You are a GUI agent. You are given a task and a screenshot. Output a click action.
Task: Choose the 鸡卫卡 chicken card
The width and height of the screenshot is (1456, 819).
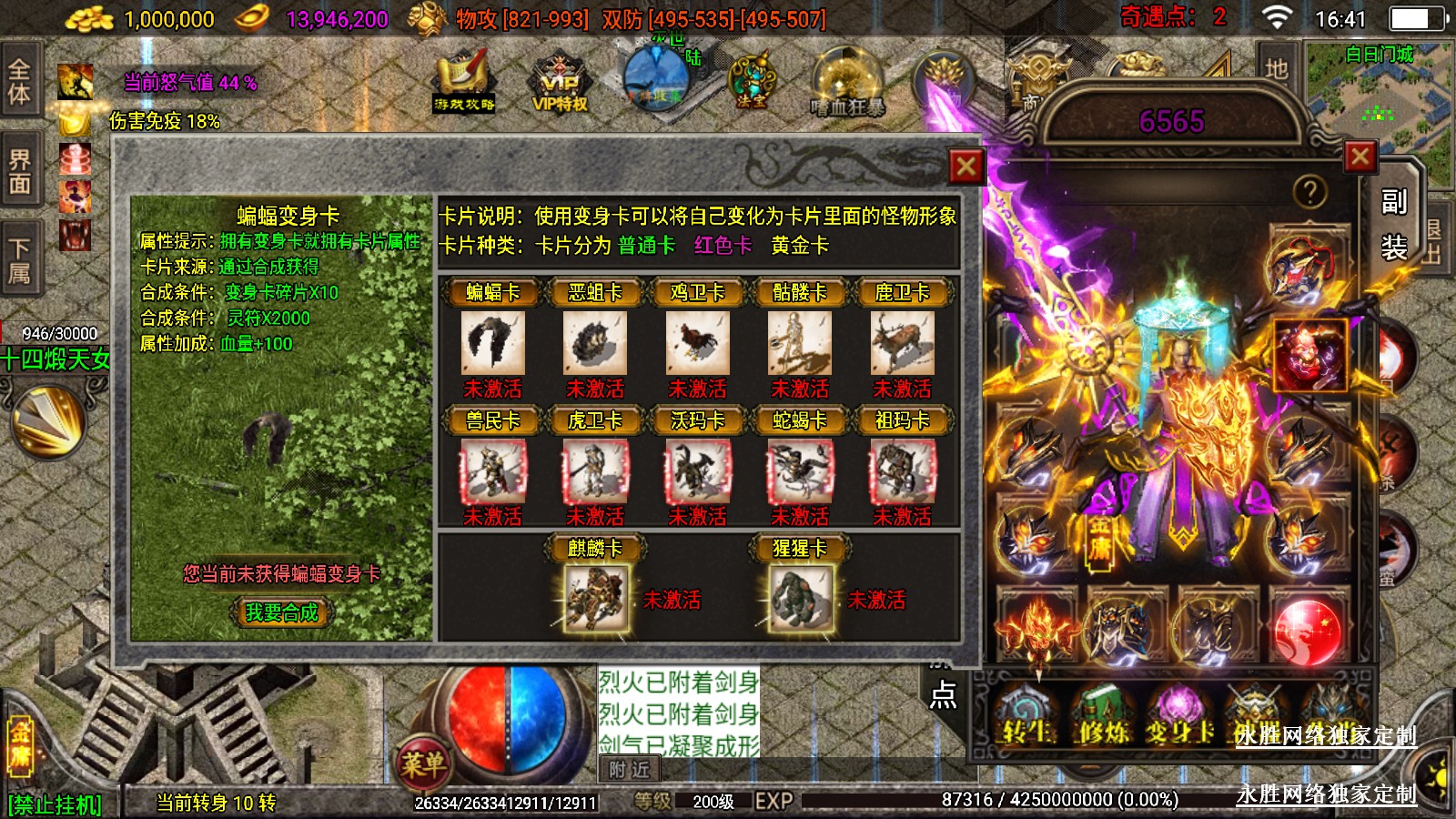click(x=697, y=343)
